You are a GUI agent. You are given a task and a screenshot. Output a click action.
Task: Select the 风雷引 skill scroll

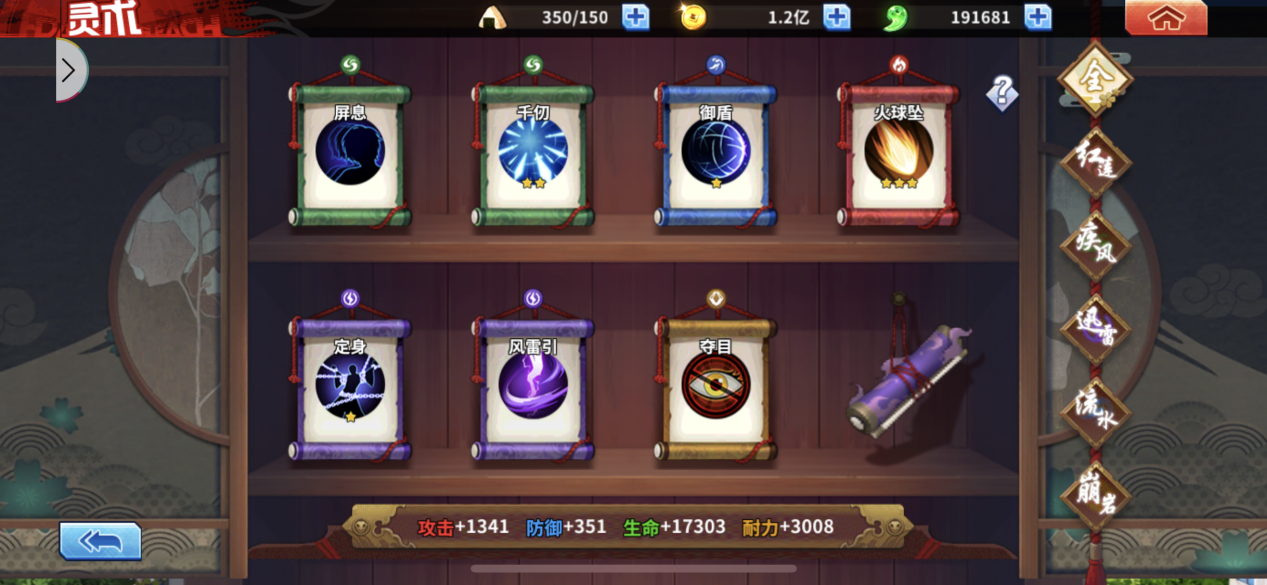pos(533,386)
